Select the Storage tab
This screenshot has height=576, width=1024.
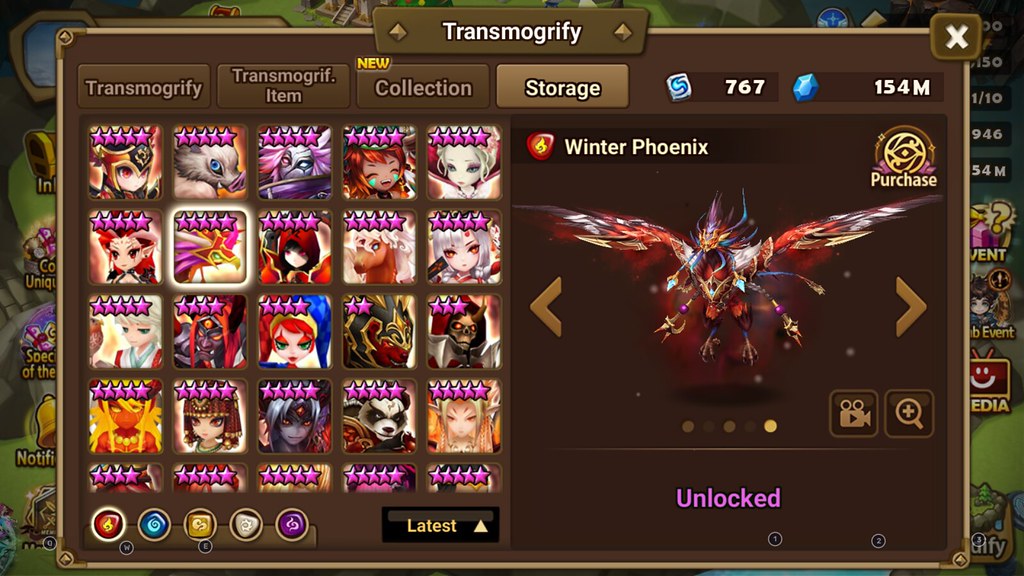[562, 87]
